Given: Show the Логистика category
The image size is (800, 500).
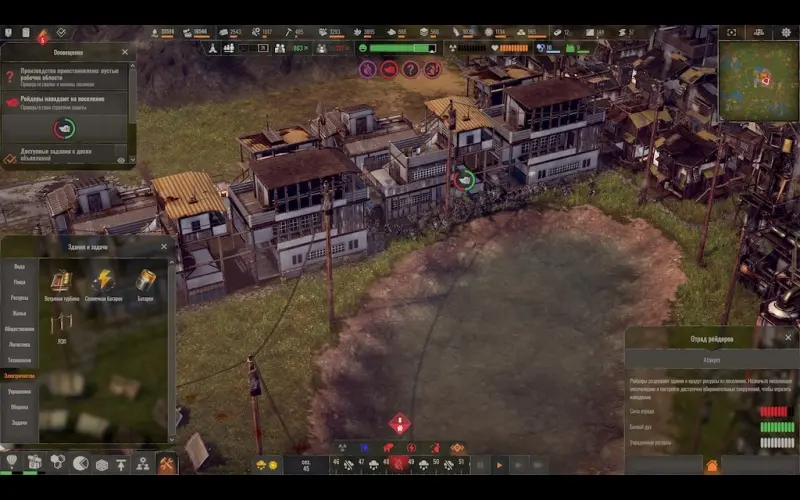Looking at the screenshot, I should (19, 344).
